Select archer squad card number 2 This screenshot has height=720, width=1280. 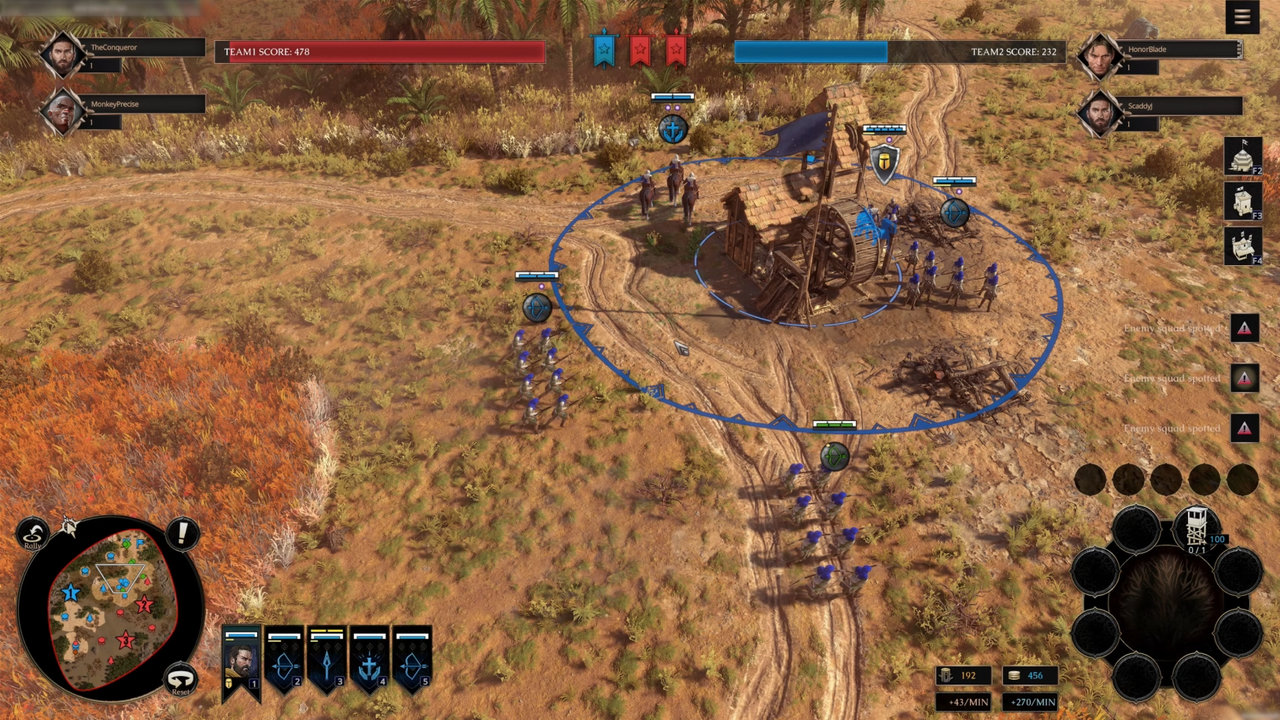click(x=284, y=661)
